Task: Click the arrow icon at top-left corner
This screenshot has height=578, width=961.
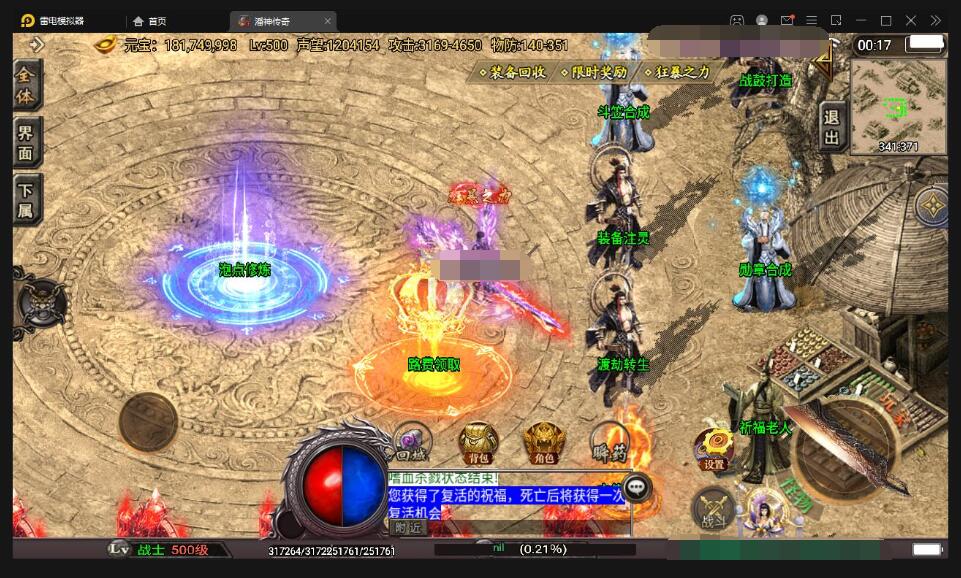Action: click(37, 44)
